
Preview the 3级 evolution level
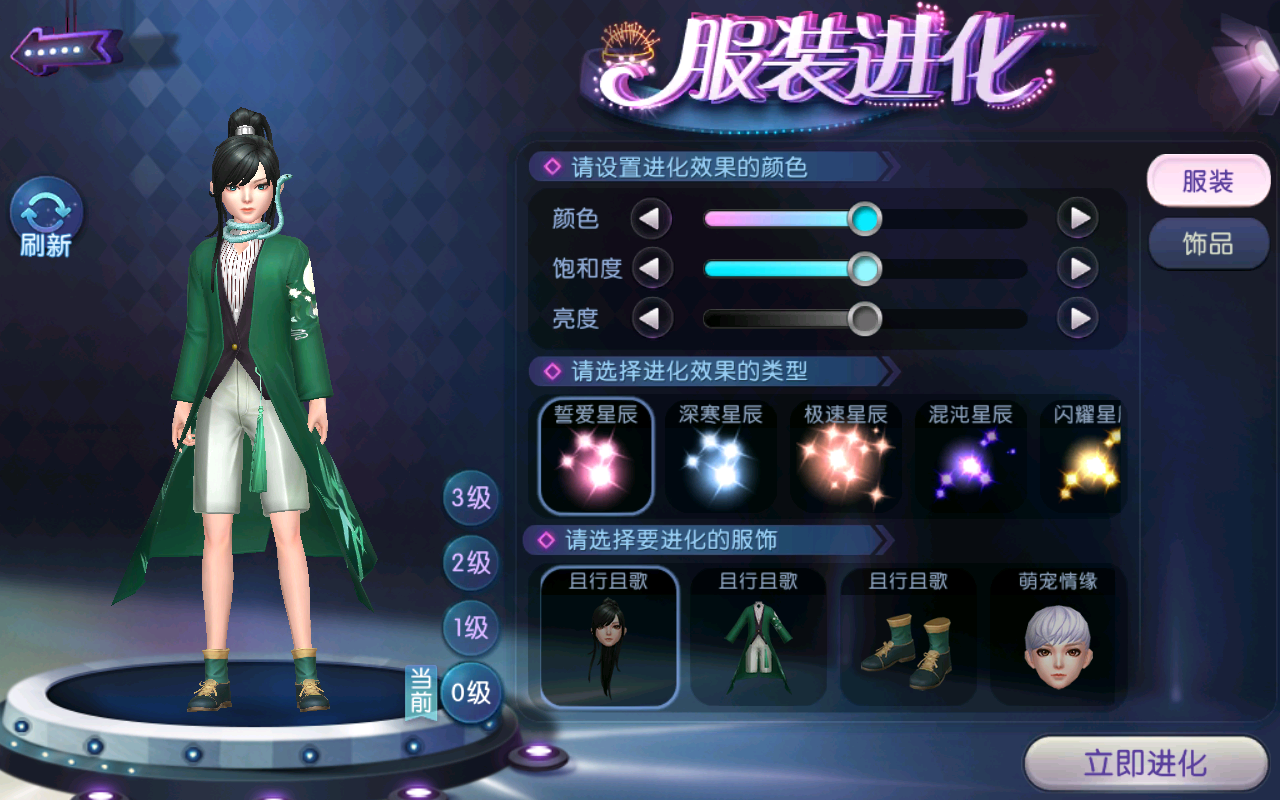(471, 497)
